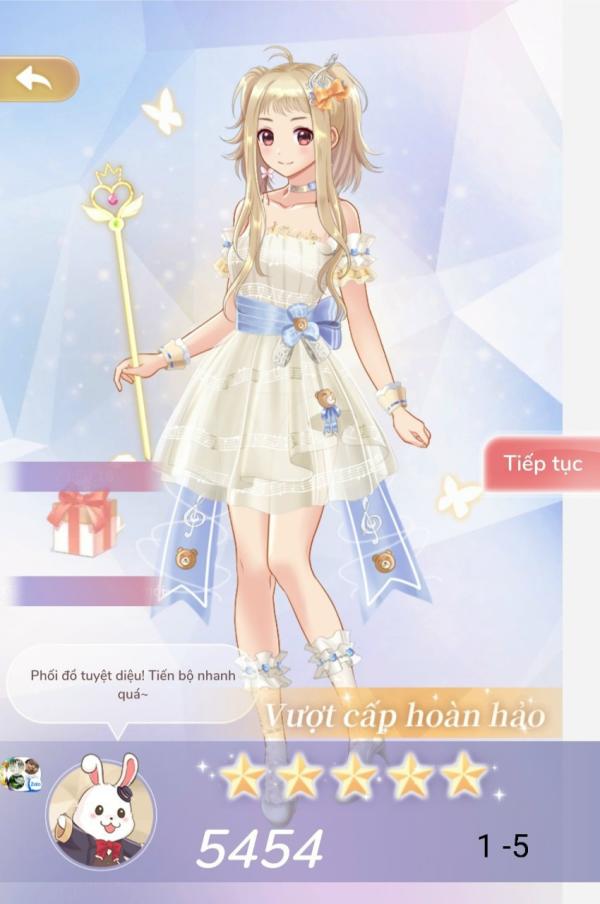Viewport: 600px width, 904px height.
Task: Continue via the Tiếp tục button
Action: (x=542, y=464)
